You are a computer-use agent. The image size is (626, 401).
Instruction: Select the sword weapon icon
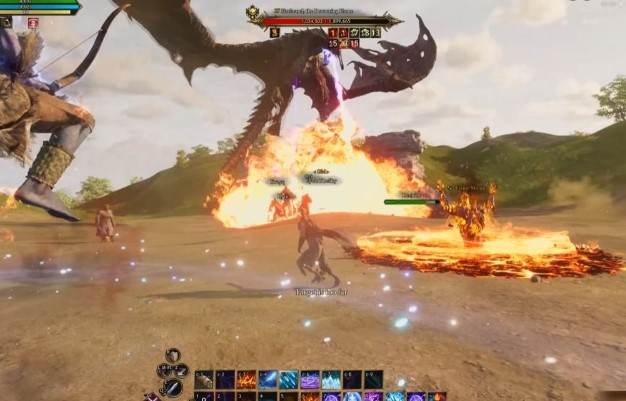pyautogui.click(x=173, y=387)
